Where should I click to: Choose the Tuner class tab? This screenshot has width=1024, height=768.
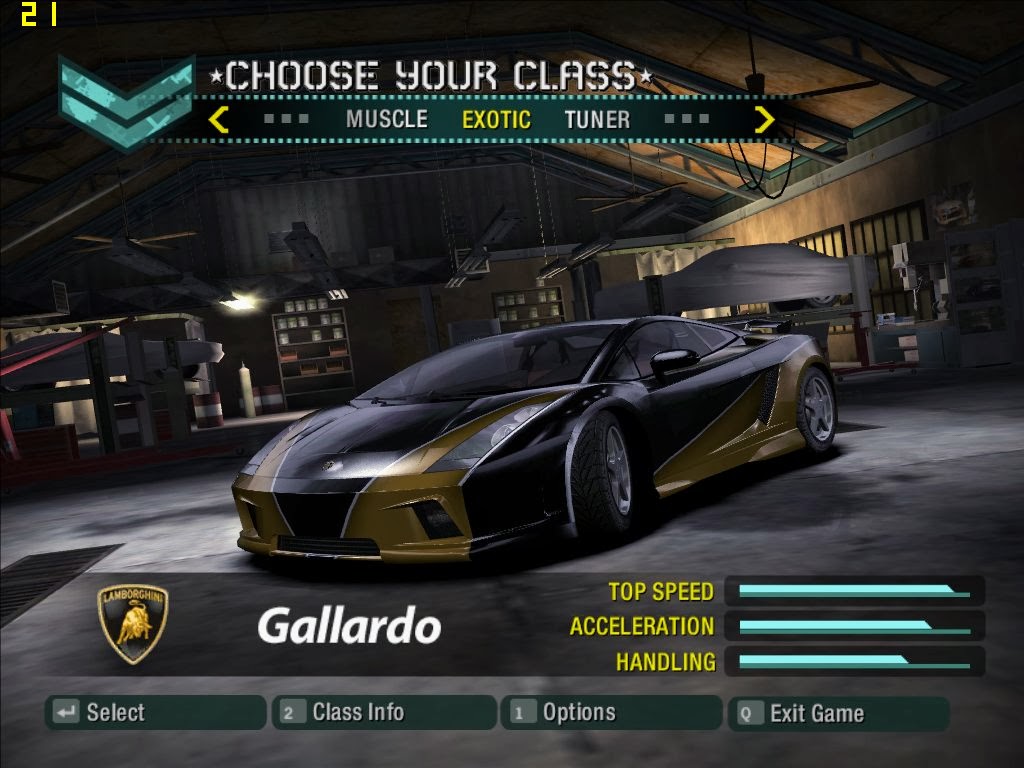click(597, 120)
